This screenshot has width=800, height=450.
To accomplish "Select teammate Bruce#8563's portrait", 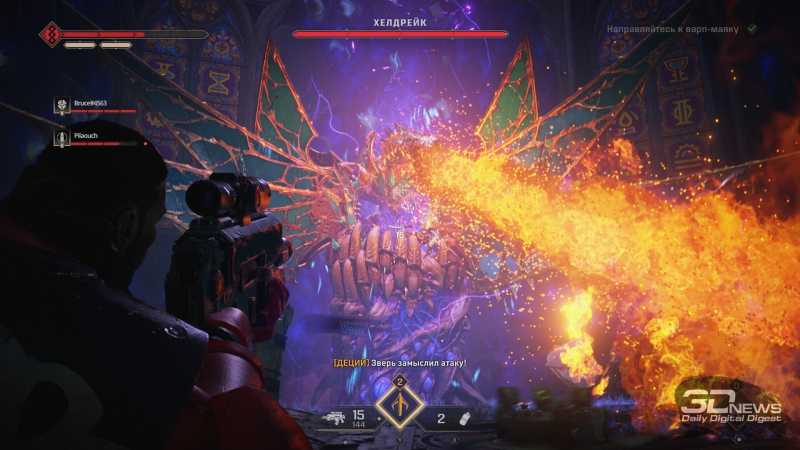I will [61, 105].
